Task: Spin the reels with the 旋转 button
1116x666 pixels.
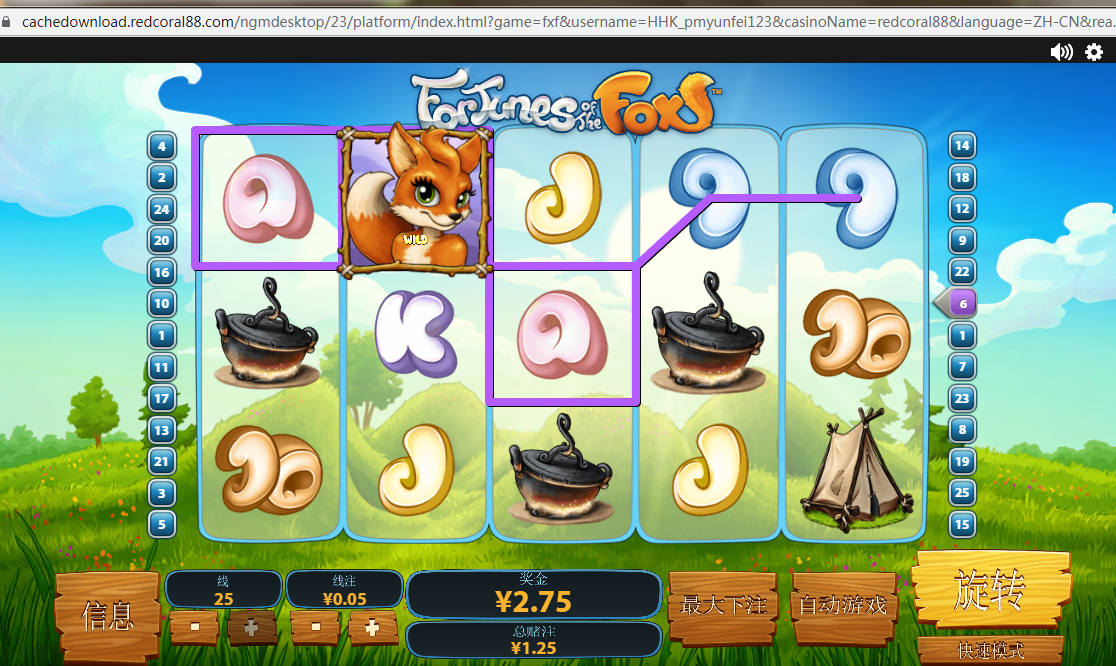Action: pyautogui.click(x=988, y=592)
